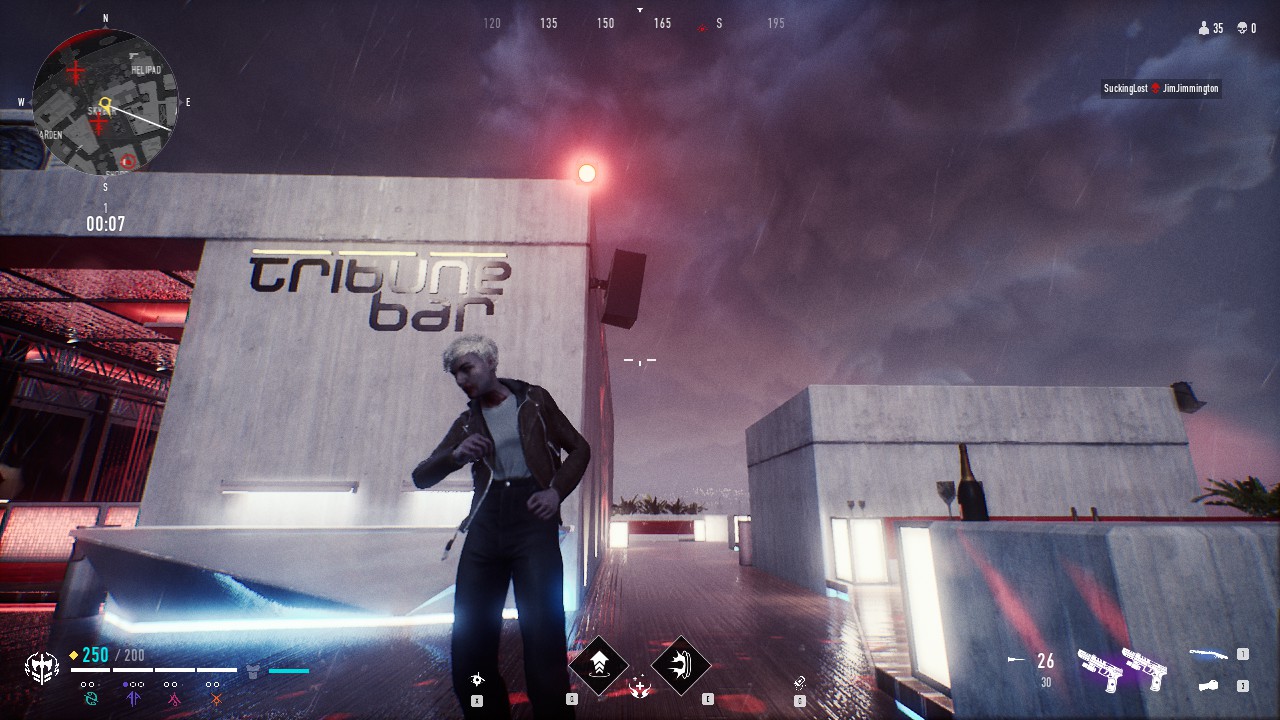
Task: Select the green cycle blood resonance icon
Action: pyautogui.click(x=88, y=696)
